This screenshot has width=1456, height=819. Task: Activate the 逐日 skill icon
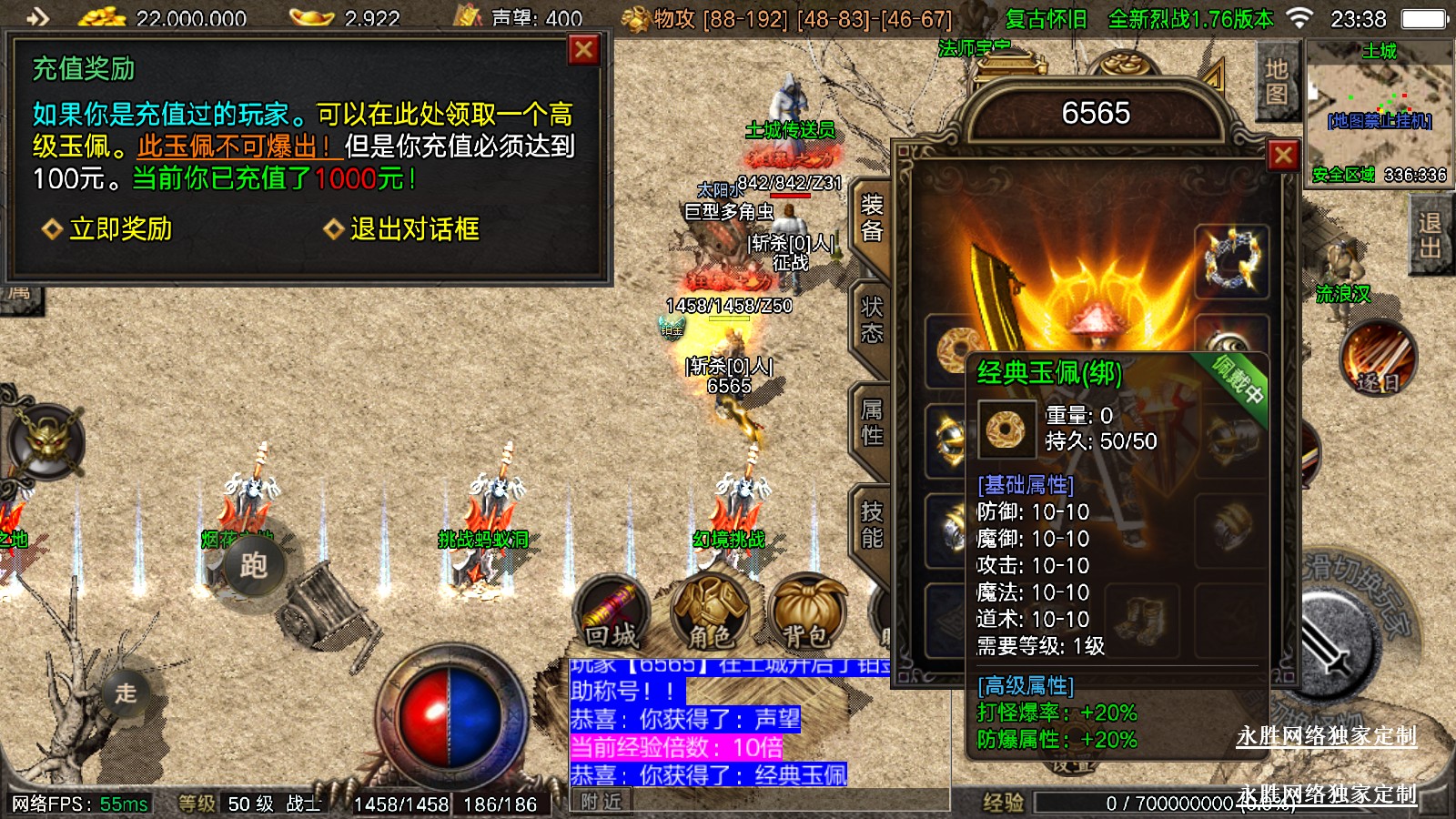tap(1378, 359)
